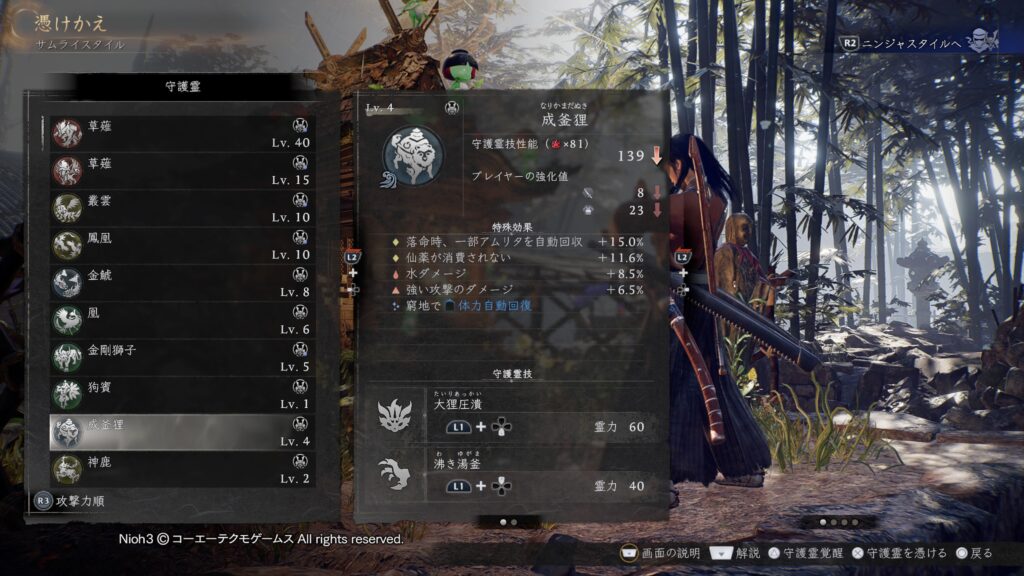This screenshot has width=1024, height=576.
Task: Select the 神鹿 Lv. 2 guardian spirit
Action: pos(182,469)
